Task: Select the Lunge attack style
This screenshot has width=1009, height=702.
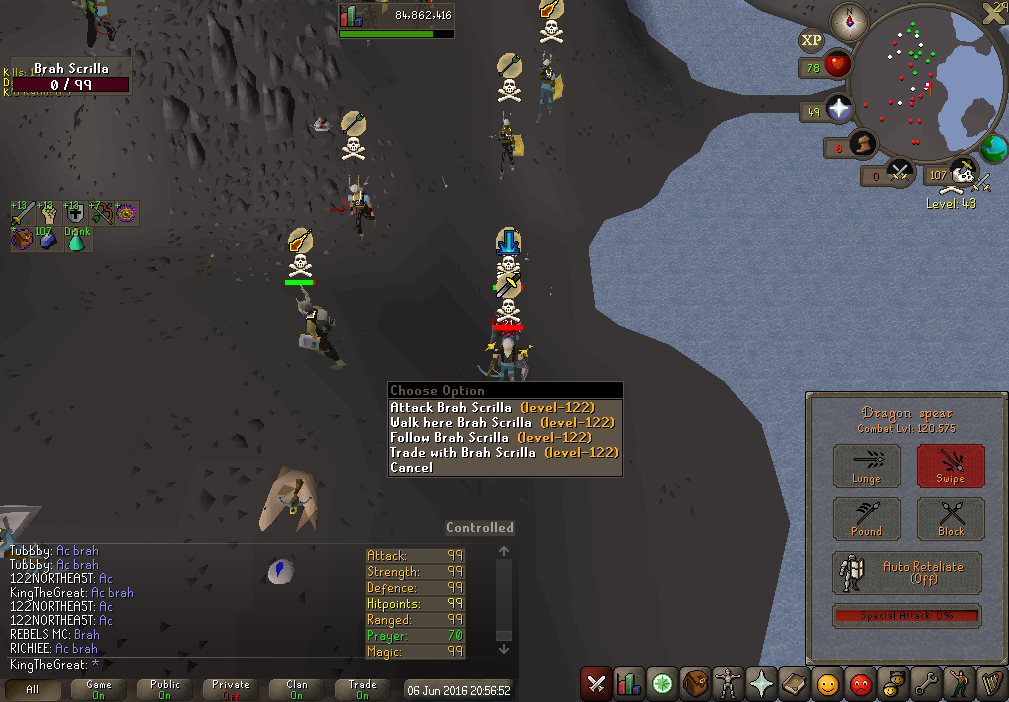Action: click(x=867, y=466)
